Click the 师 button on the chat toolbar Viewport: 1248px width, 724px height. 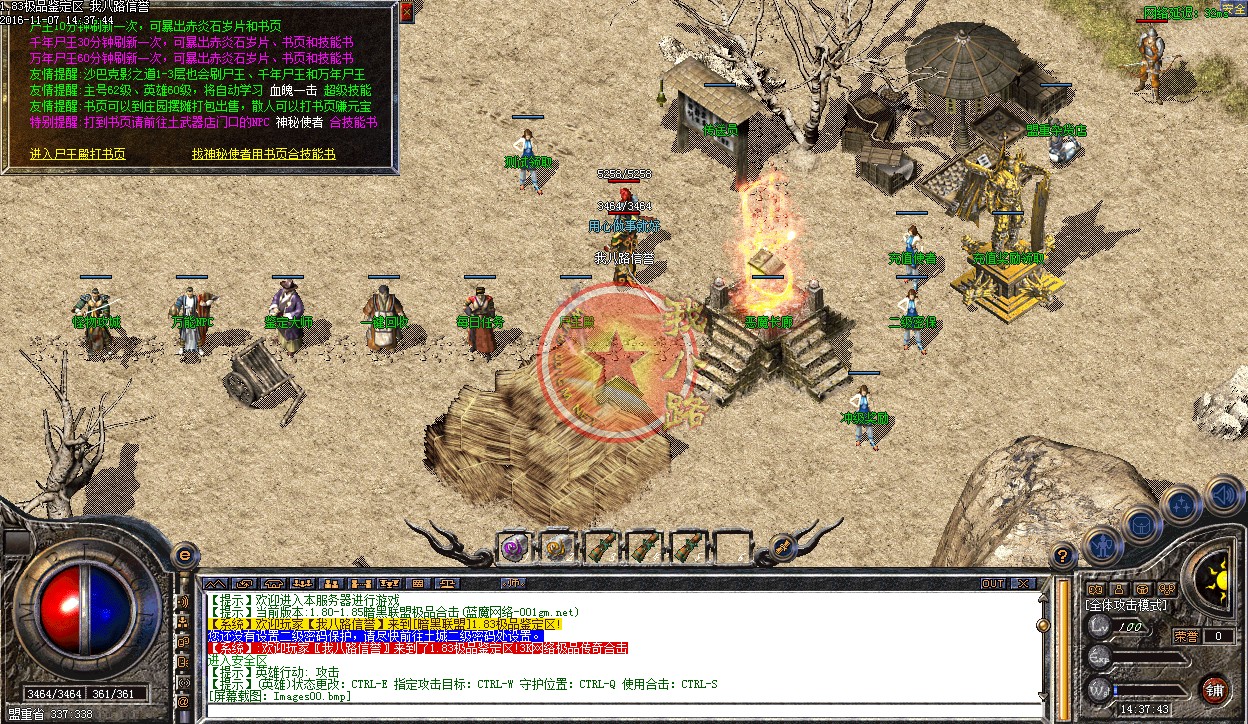point(513,583)
